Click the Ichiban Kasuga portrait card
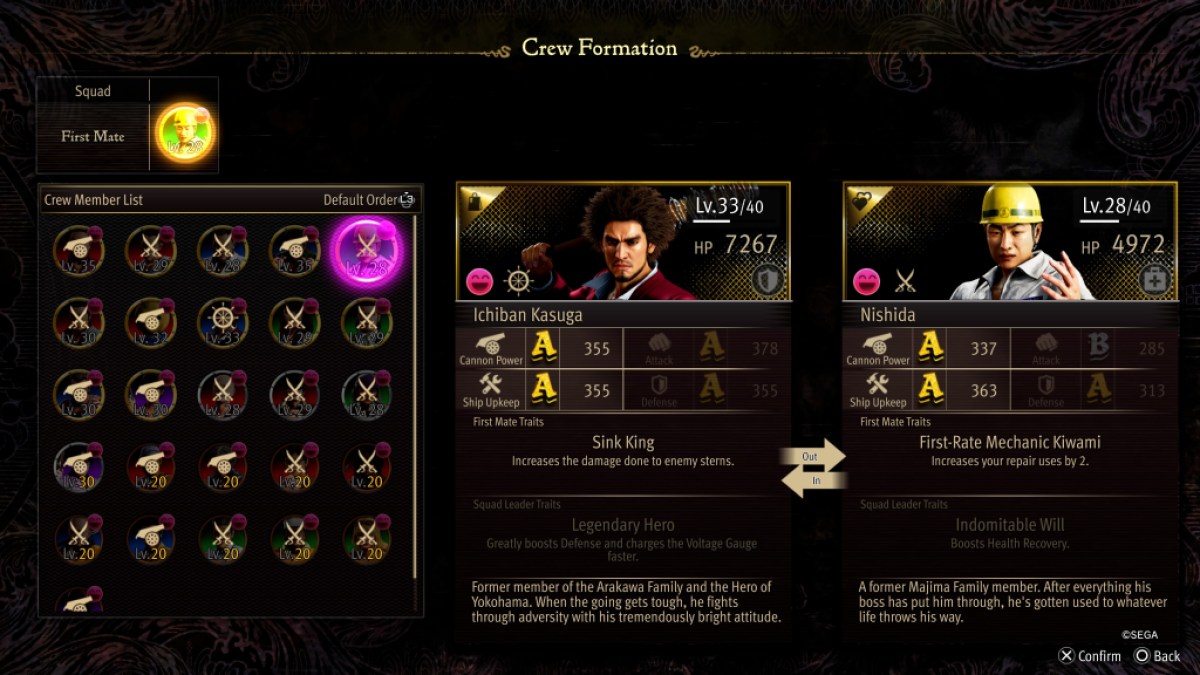This screenshot has width=1200, height=675. (623, 241)
